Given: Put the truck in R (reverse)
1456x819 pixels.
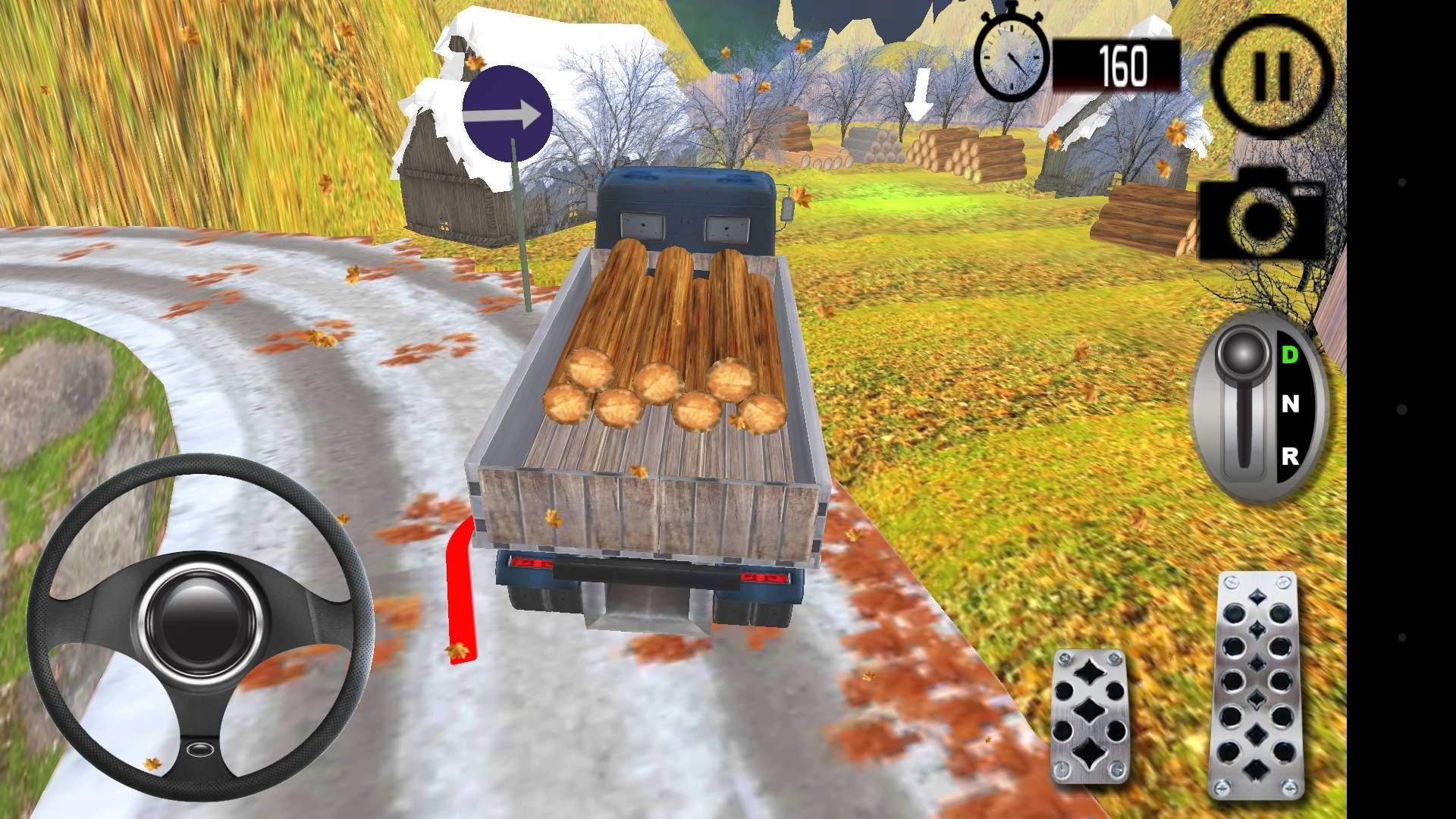Looking at the screenshot, I should click(1289, 457).
